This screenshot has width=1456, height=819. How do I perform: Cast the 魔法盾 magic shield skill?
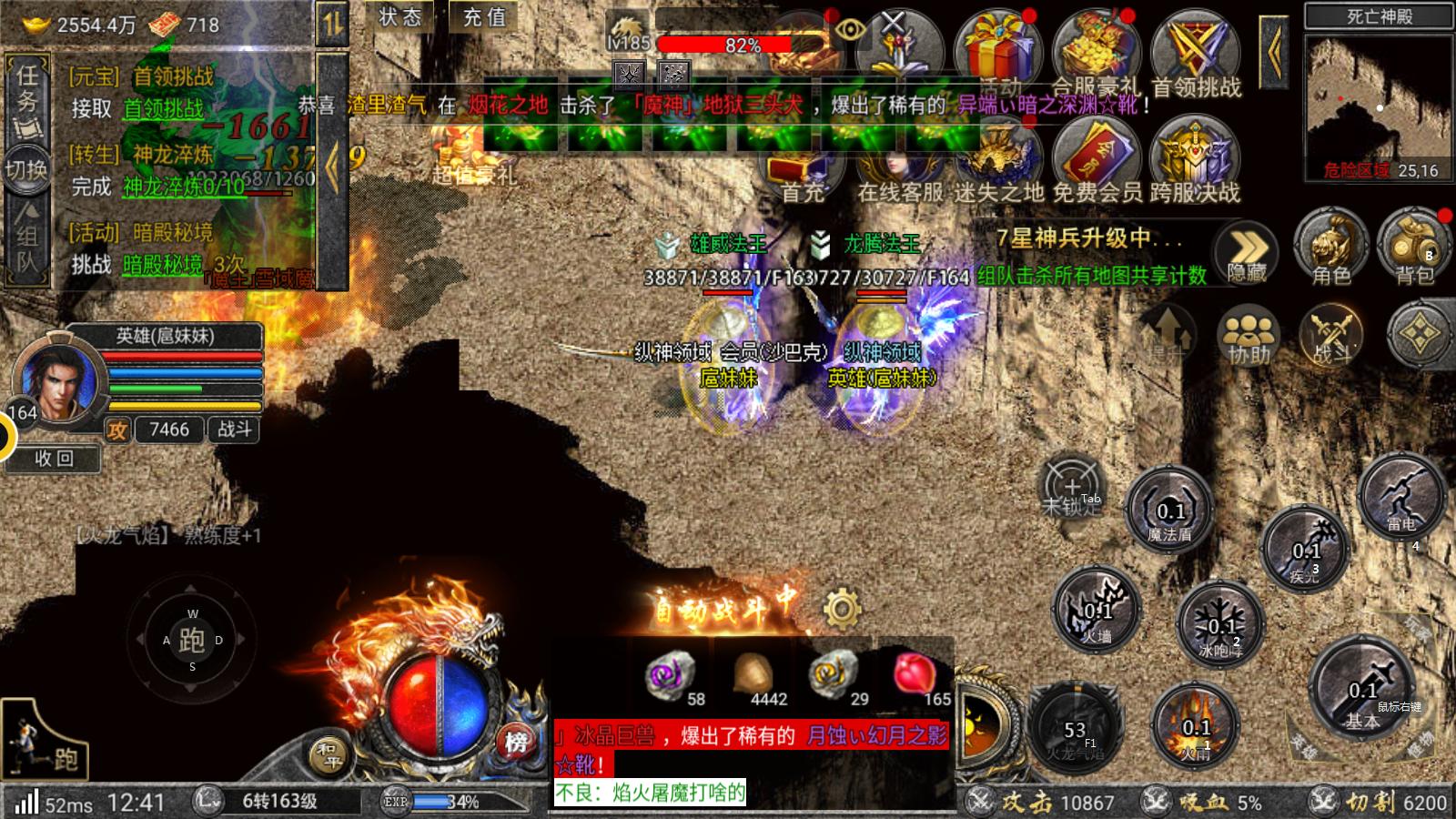(x=1170, y=511)
